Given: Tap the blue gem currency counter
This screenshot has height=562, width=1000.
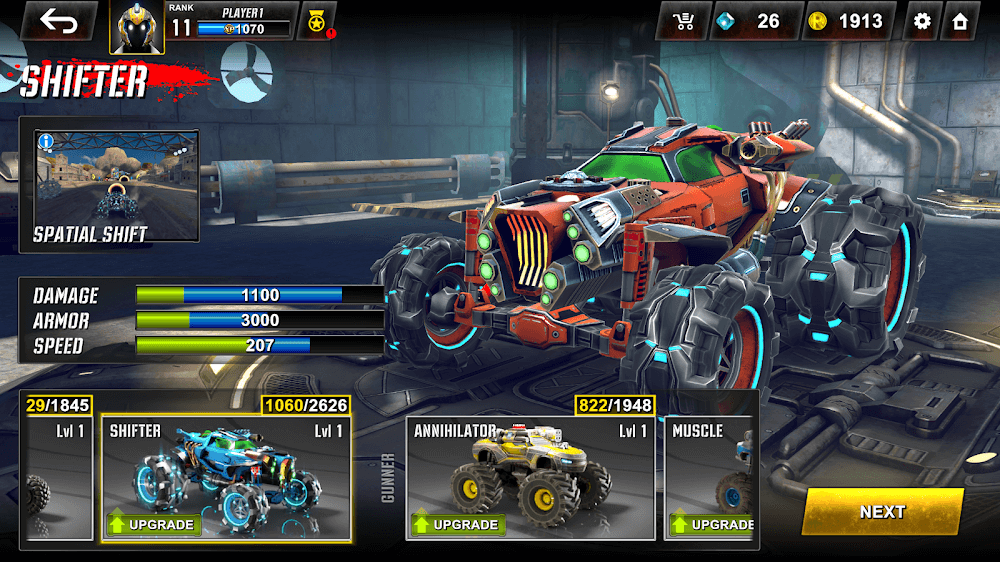Looking at the screenshot, I should 754,21.
